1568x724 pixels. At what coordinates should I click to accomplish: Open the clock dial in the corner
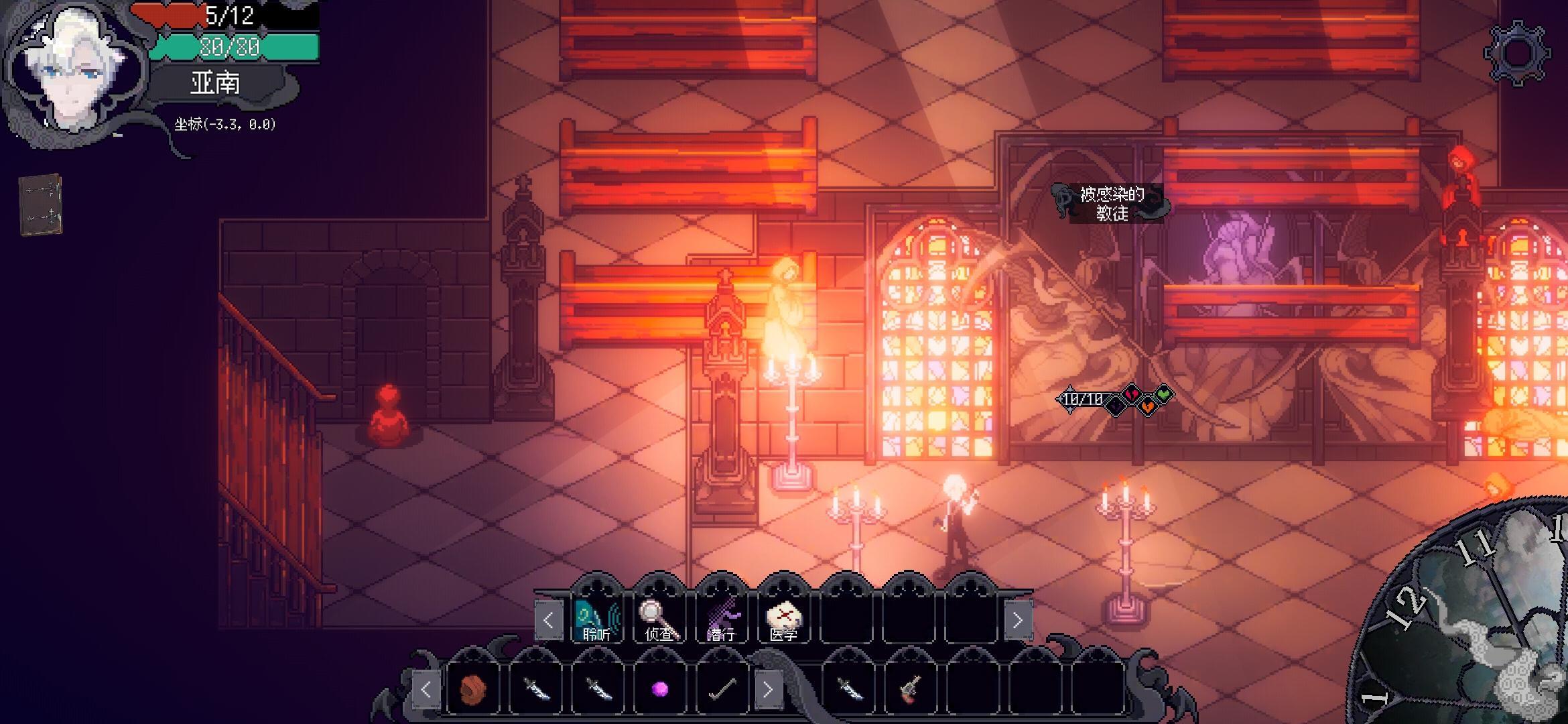[1474, 623]
